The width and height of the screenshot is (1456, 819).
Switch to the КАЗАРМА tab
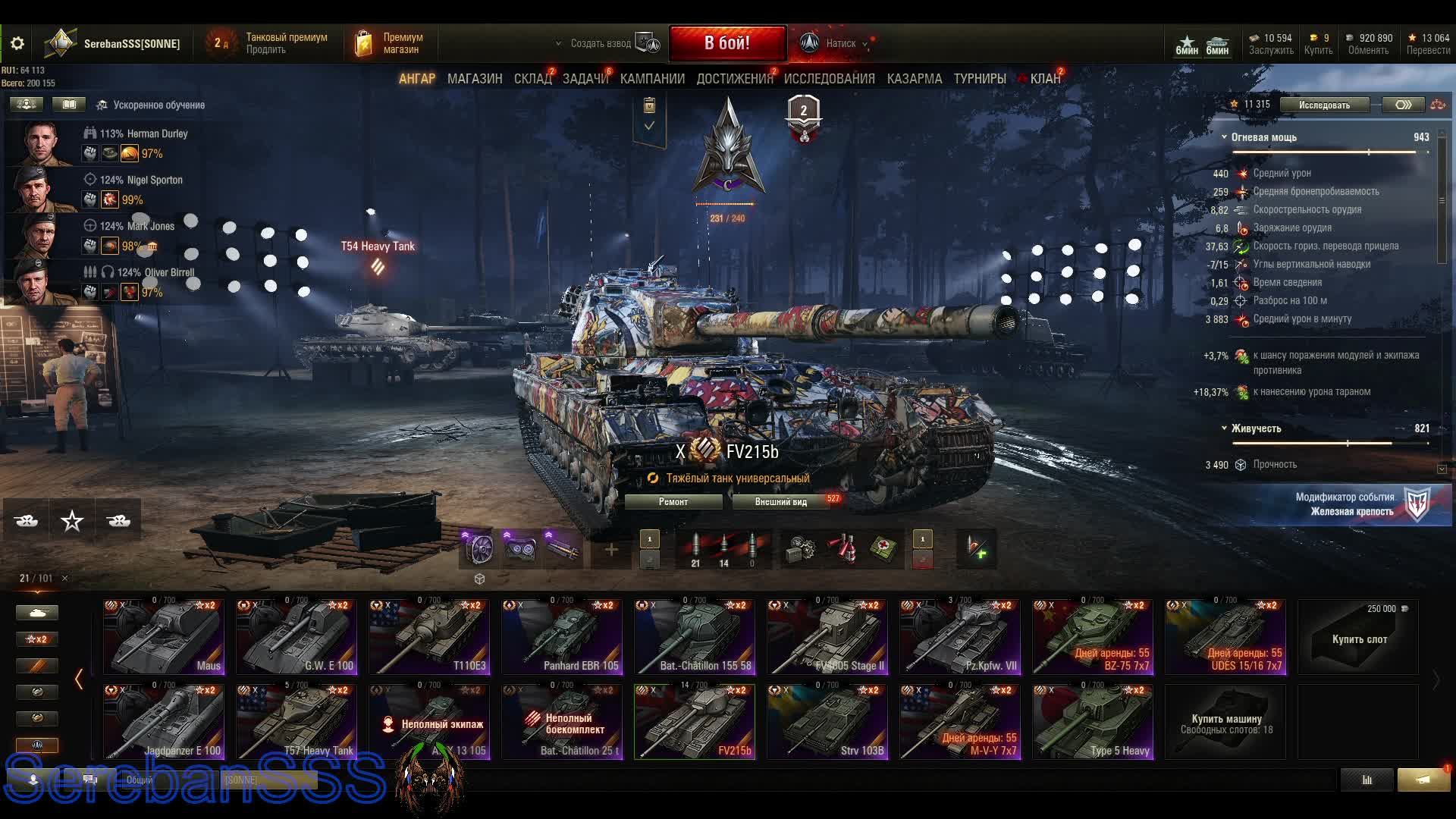tap(914, 79)
